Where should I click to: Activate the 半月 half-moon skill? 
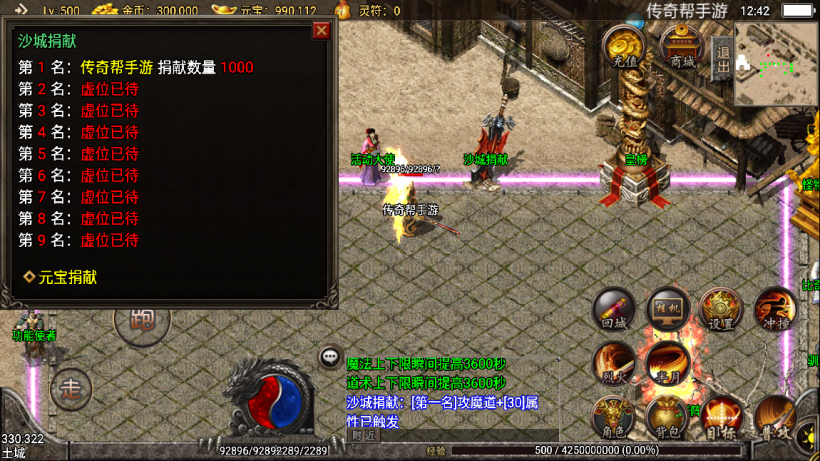[x=667, y=363]
